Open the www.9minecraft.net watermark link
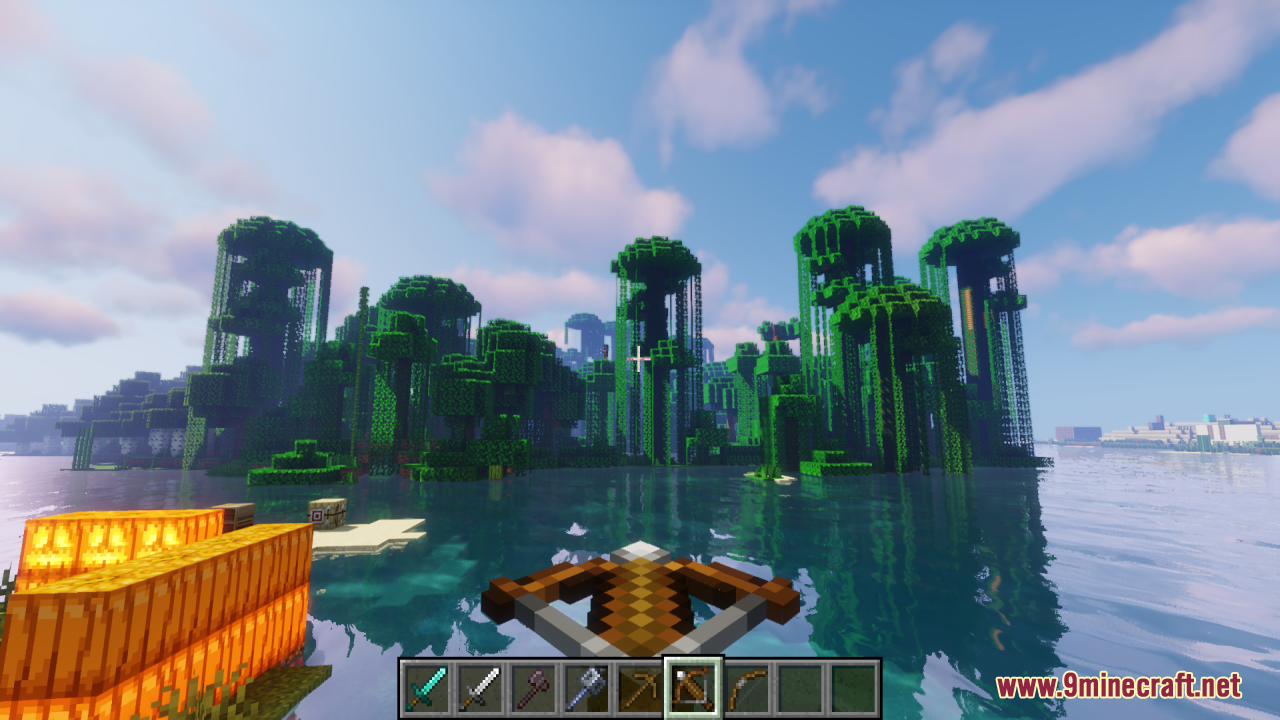1280x720 pixels. tap(1118, 686)
